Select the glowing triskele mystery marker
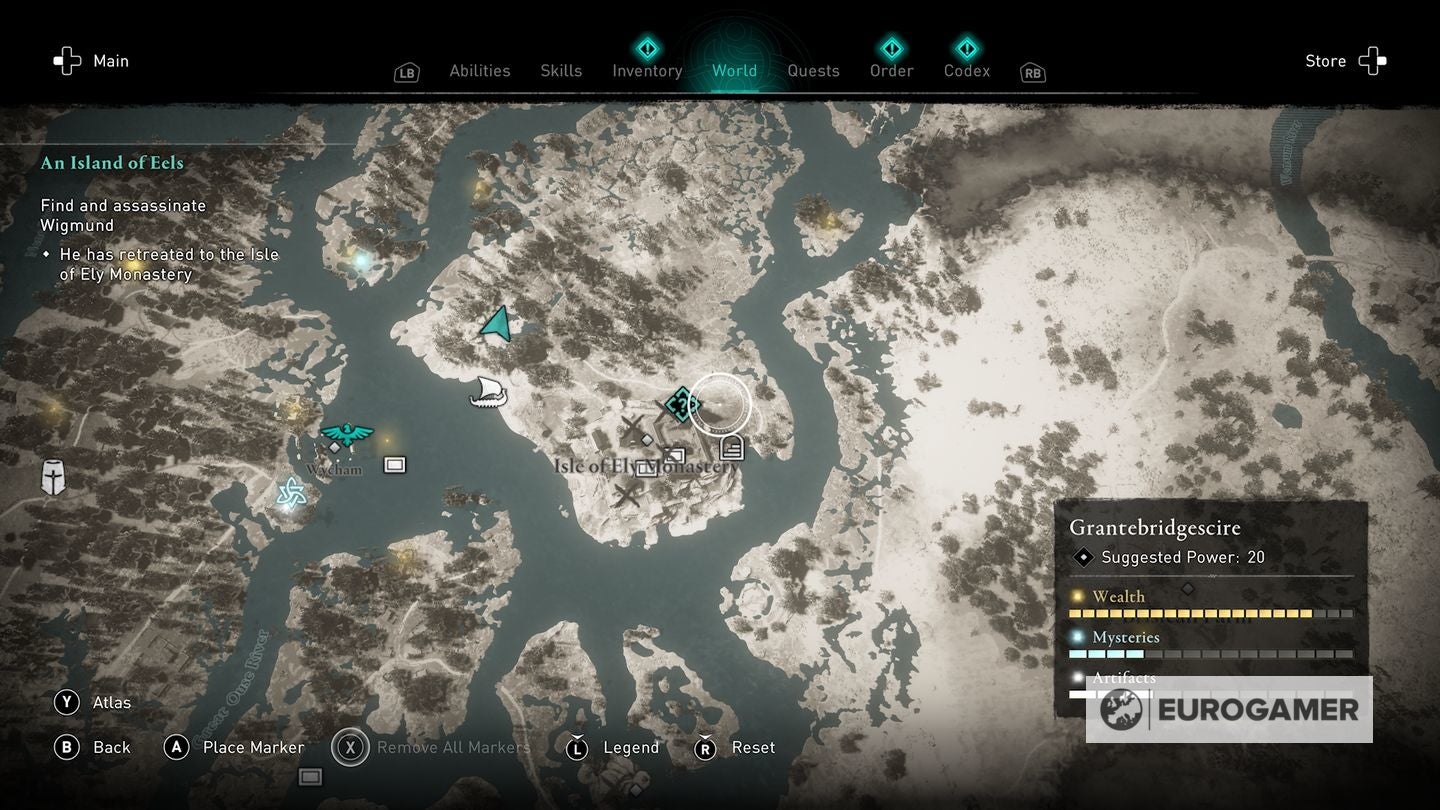The width and height of the screenshot is (1440, 810). coord(291,492)
